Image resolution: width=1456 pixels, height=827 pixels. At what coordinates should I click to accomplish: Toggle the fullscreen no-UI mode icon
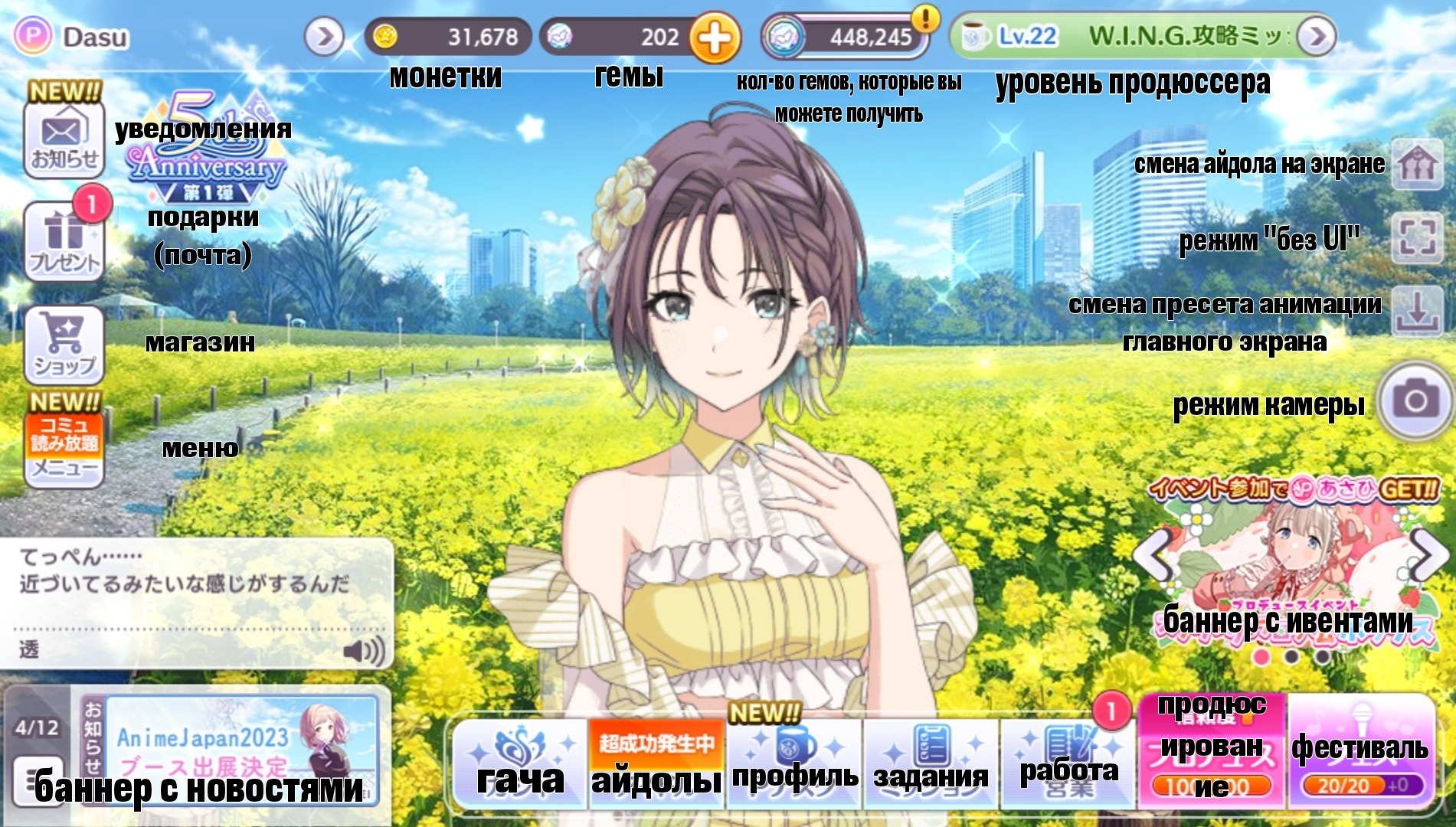(x=1417, y=237)
